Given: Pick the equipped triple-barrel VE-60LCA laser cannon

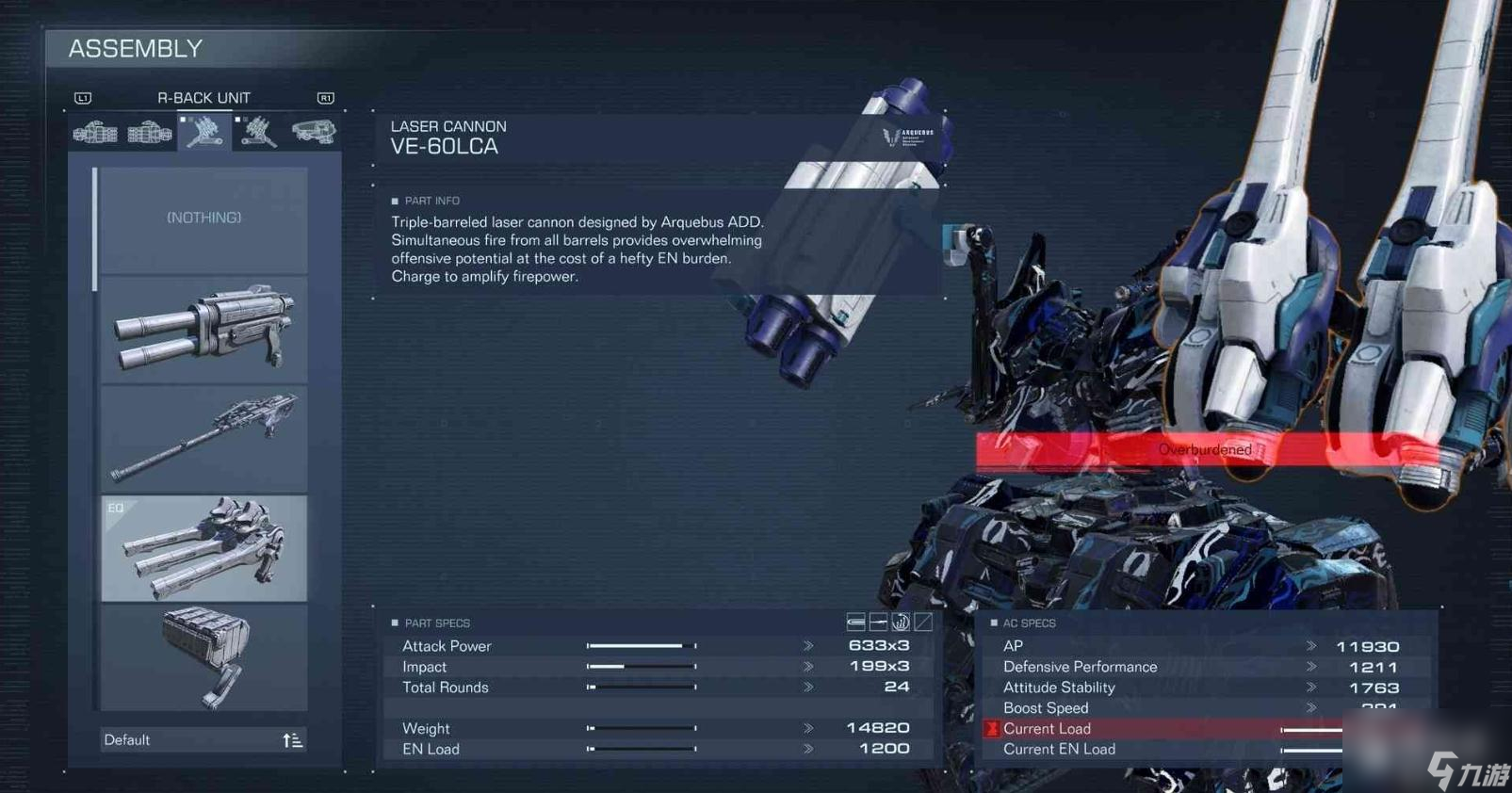Looking at the screenshot, I should 203,548.
